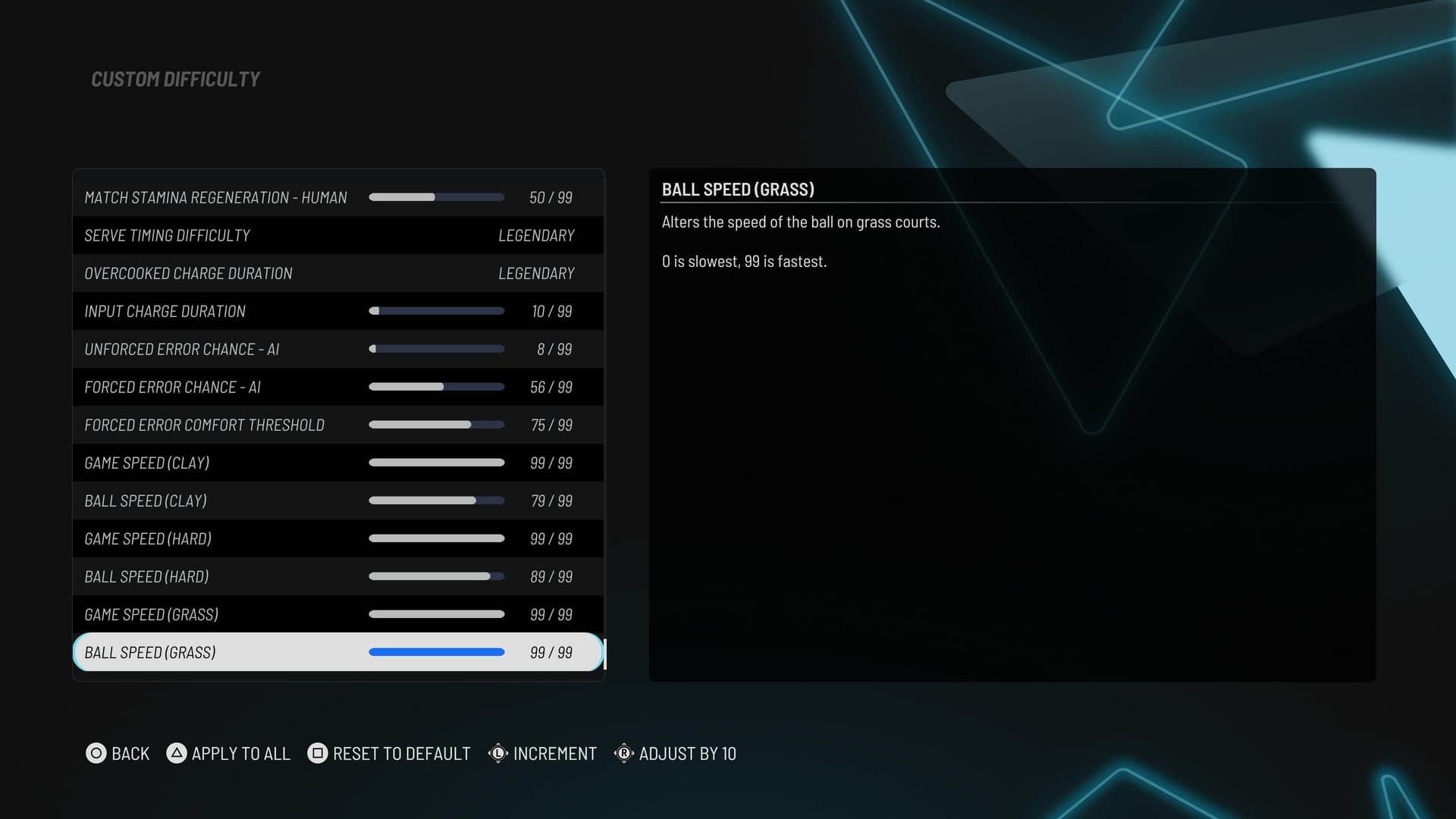Change the Forced Error Comfort Threshold slider
Screen dimensions: 1456x819
pyautogui.click(x=436, y=425)
